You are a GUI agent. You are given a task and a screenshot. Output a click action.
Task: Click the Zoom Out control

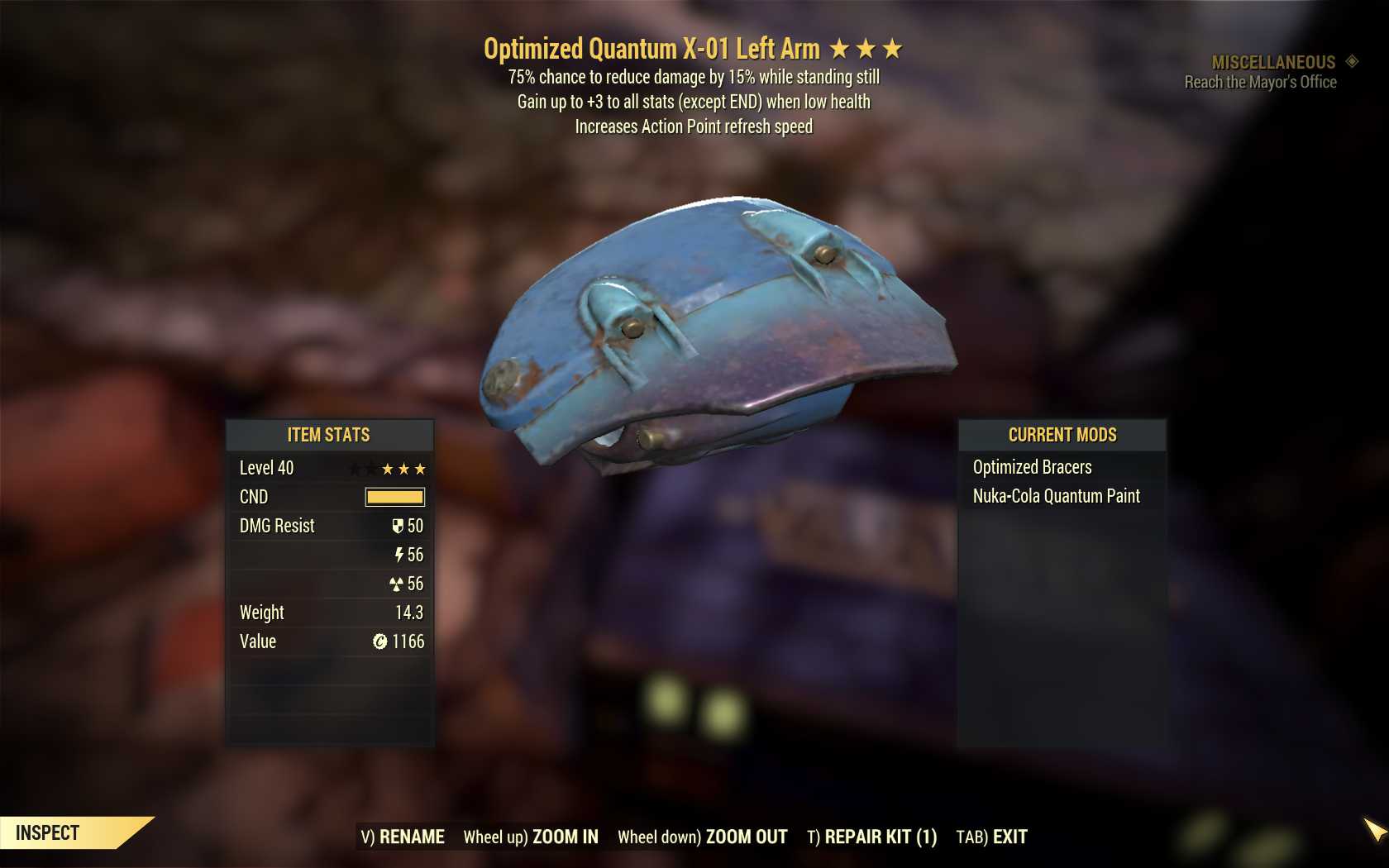tap(703, 837)
